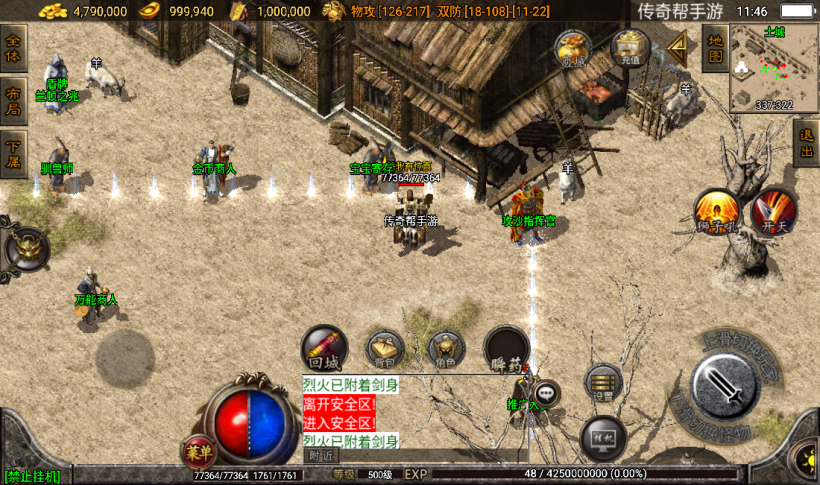This screenshot has height=485, width=820.
Task: Click the 土城 minimap
Action: 773,68
